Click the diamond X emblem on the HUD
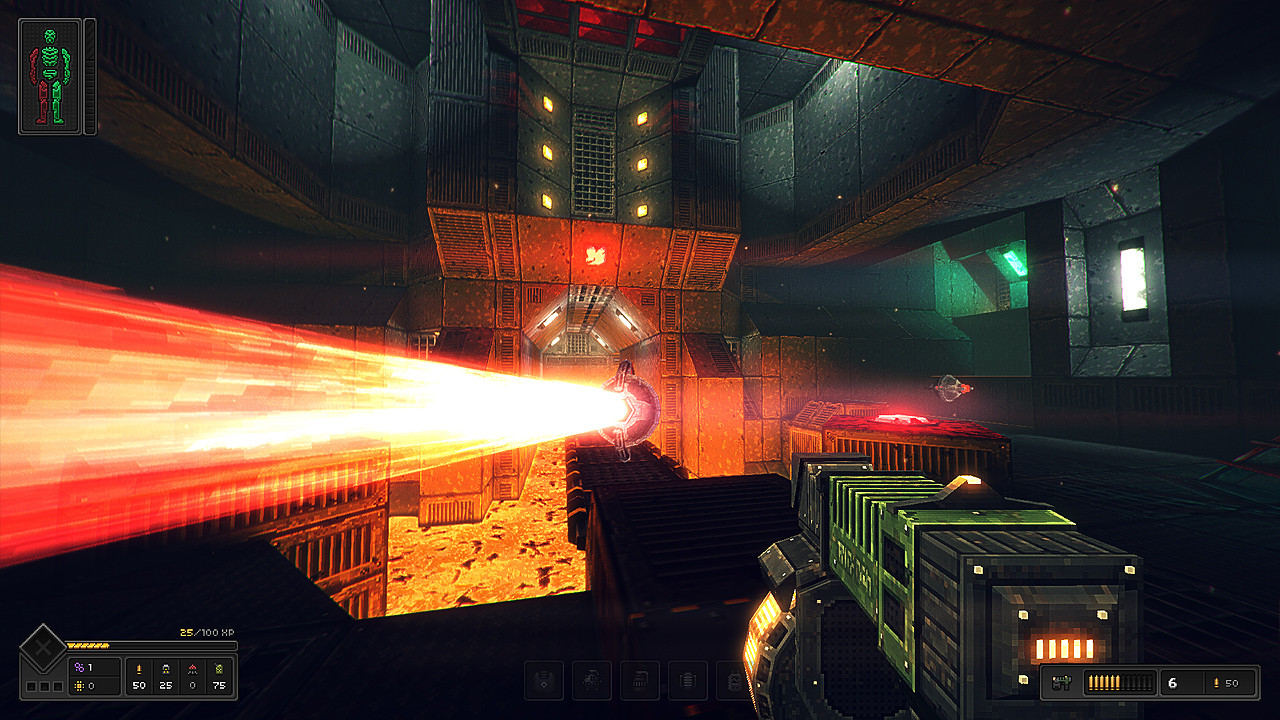 (42, 646)
